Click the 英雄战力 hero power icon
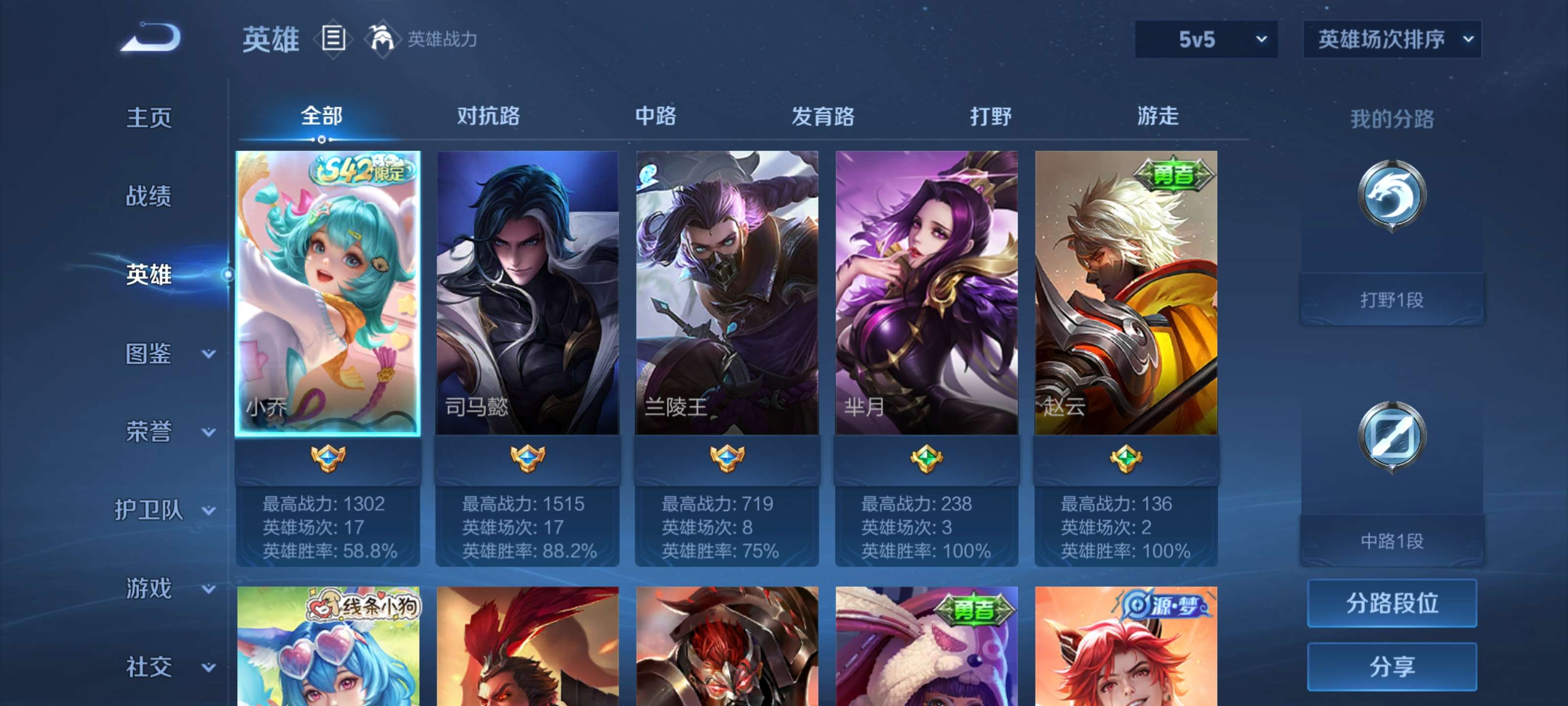The image size is (1568, 706). (382, 39)
